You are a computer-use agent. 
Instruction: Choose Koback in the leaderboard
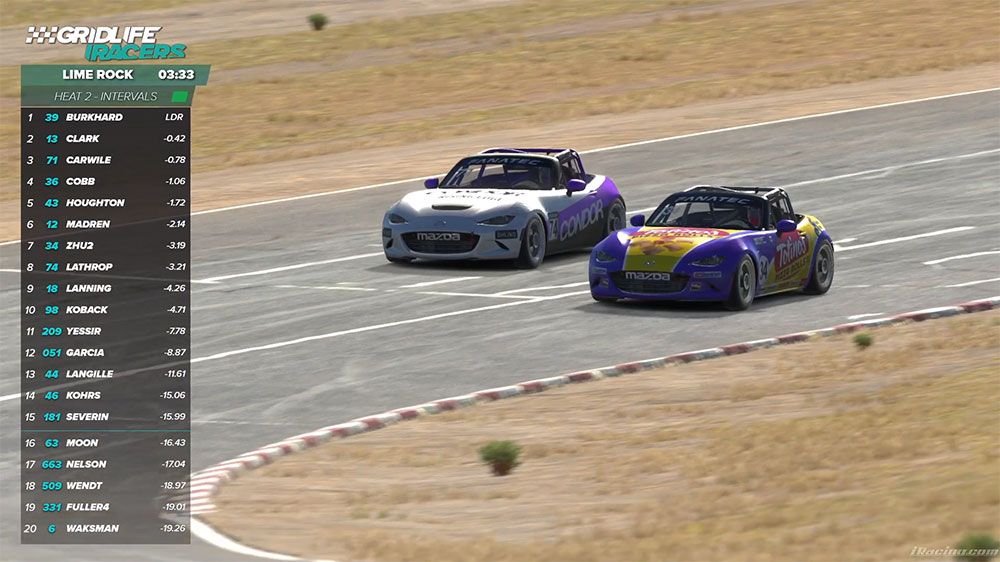point(105,310)
